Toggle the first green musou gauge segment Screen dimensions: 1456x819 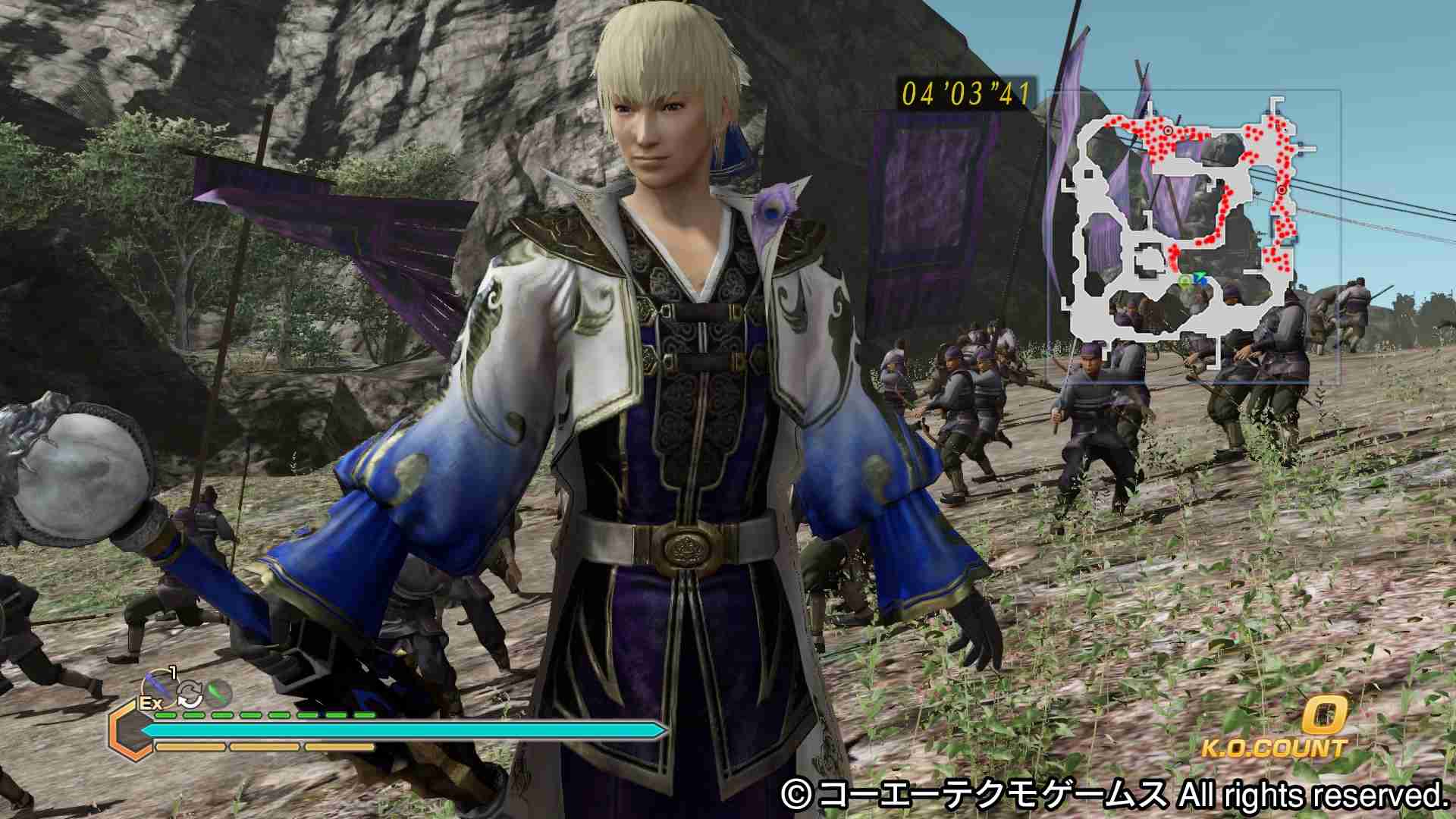coord(165,715)
